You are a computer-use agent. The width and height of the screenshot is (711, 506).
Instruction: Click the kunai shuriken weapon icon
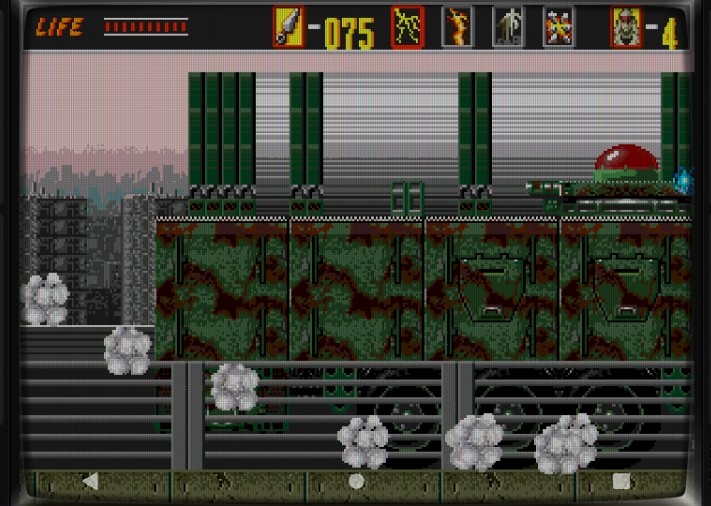click(x=288, y=27)
